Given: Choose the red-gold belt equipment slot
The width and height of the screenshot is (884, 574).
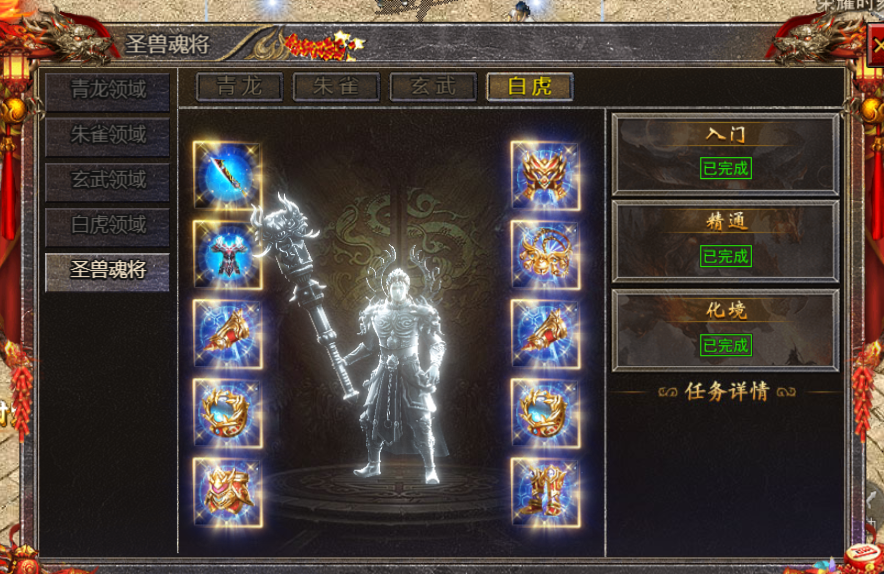Looking at the screenshot, I should tap(227, 491).
